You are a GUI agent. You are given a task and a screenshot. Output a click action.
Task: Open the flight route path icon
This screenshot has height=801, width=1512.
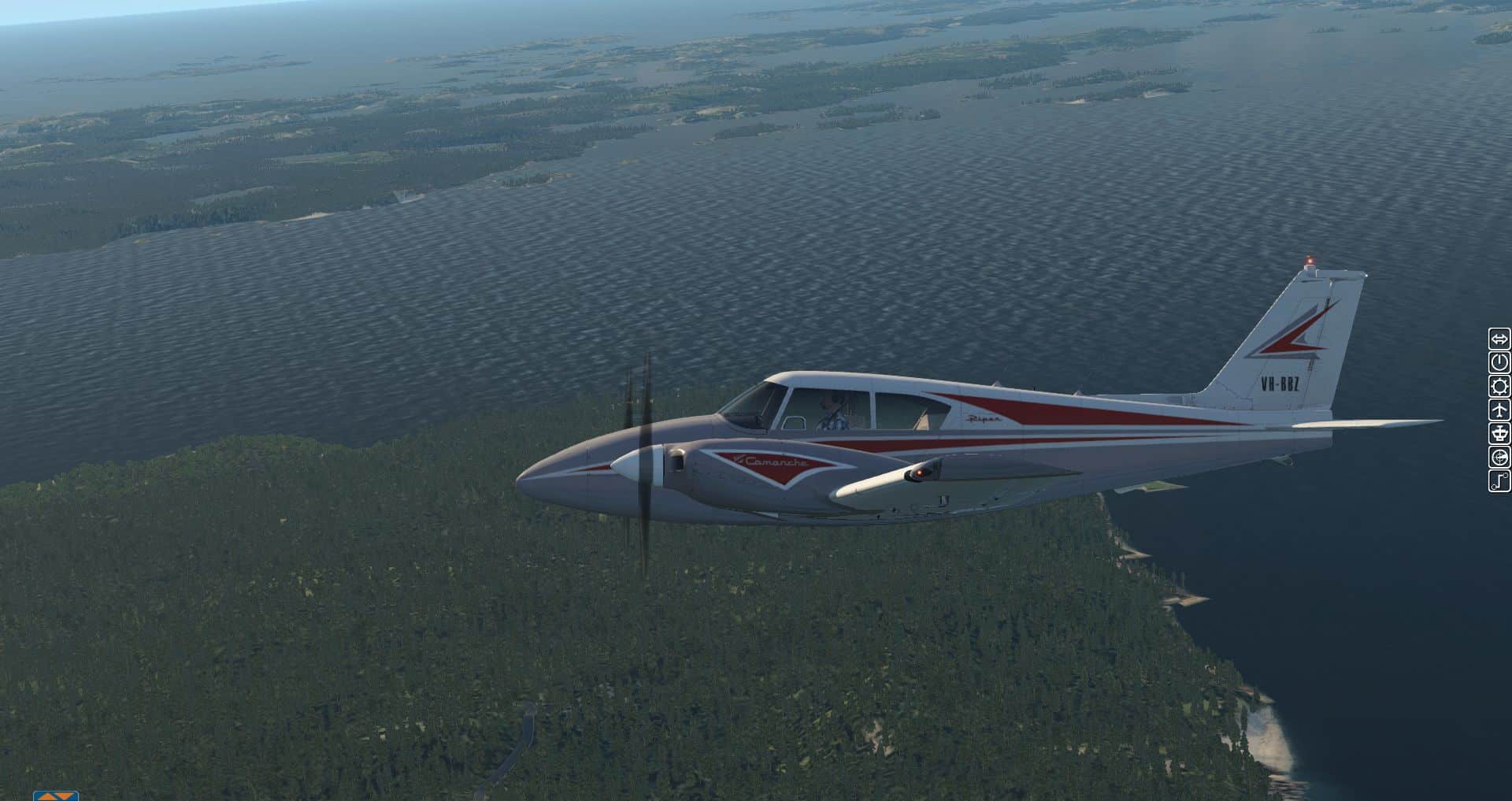[x=1499, y=480]
